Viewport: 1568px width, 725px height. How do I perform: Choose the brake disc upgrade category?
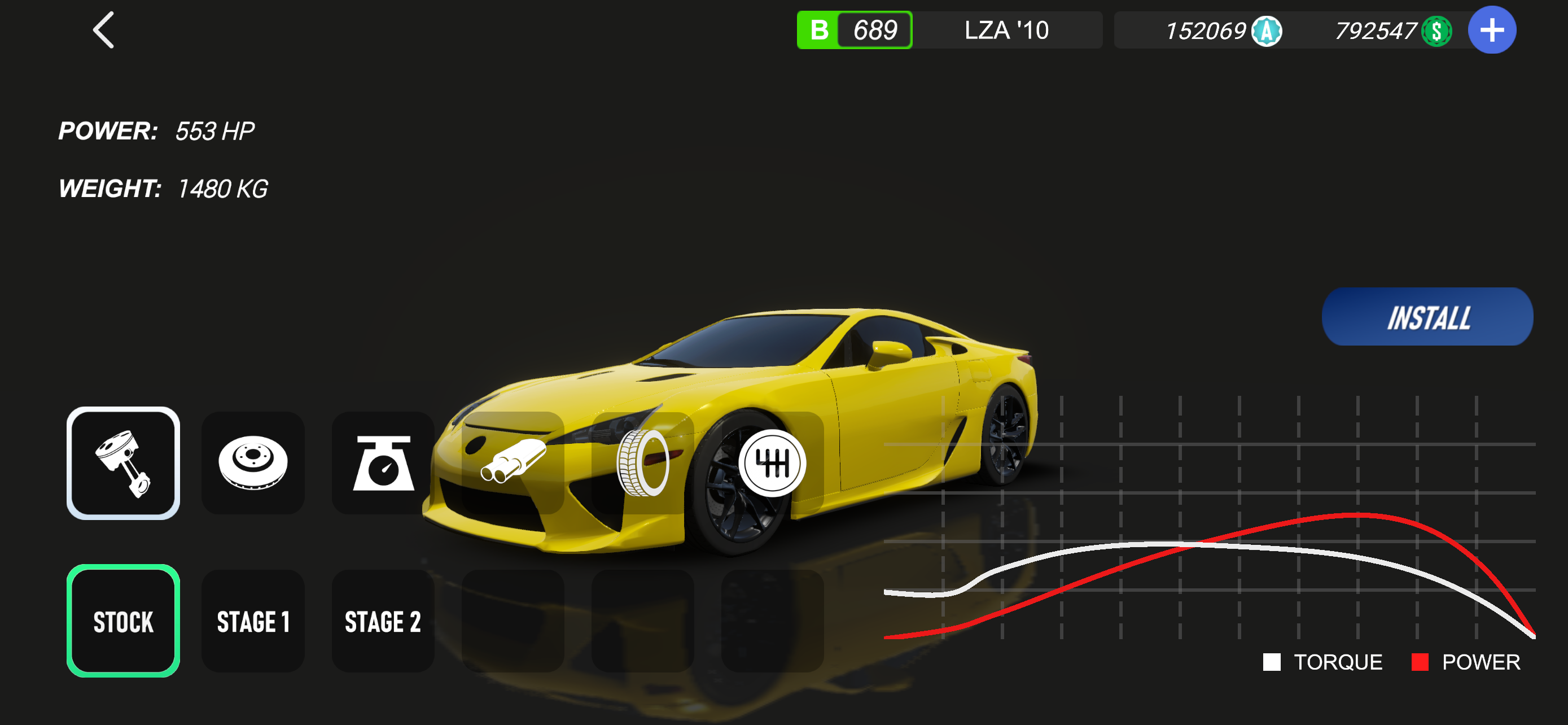click(x=253, y=463)
